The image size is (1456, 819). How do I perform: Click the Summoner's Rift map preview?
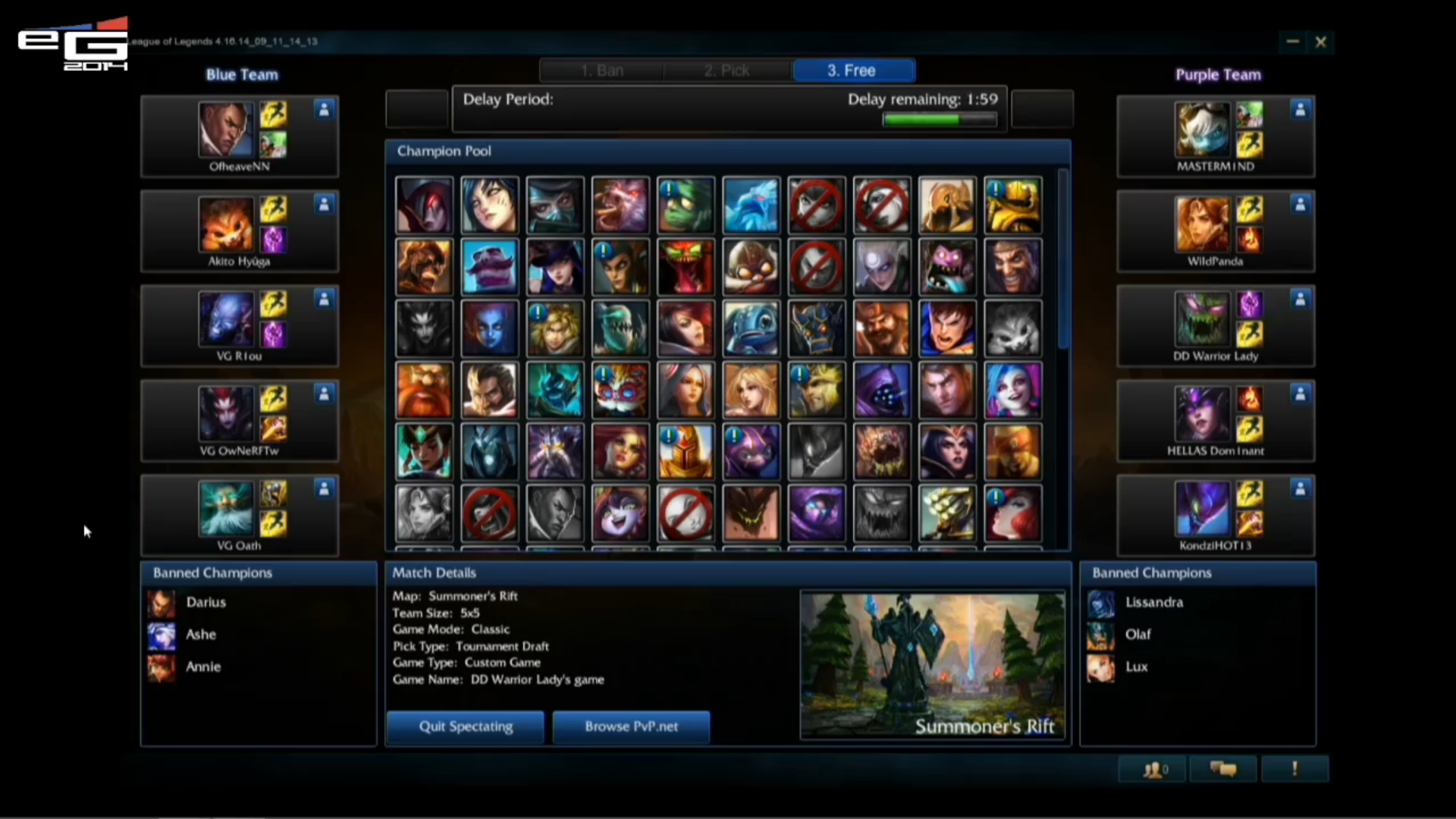click(x=933, y=665)
